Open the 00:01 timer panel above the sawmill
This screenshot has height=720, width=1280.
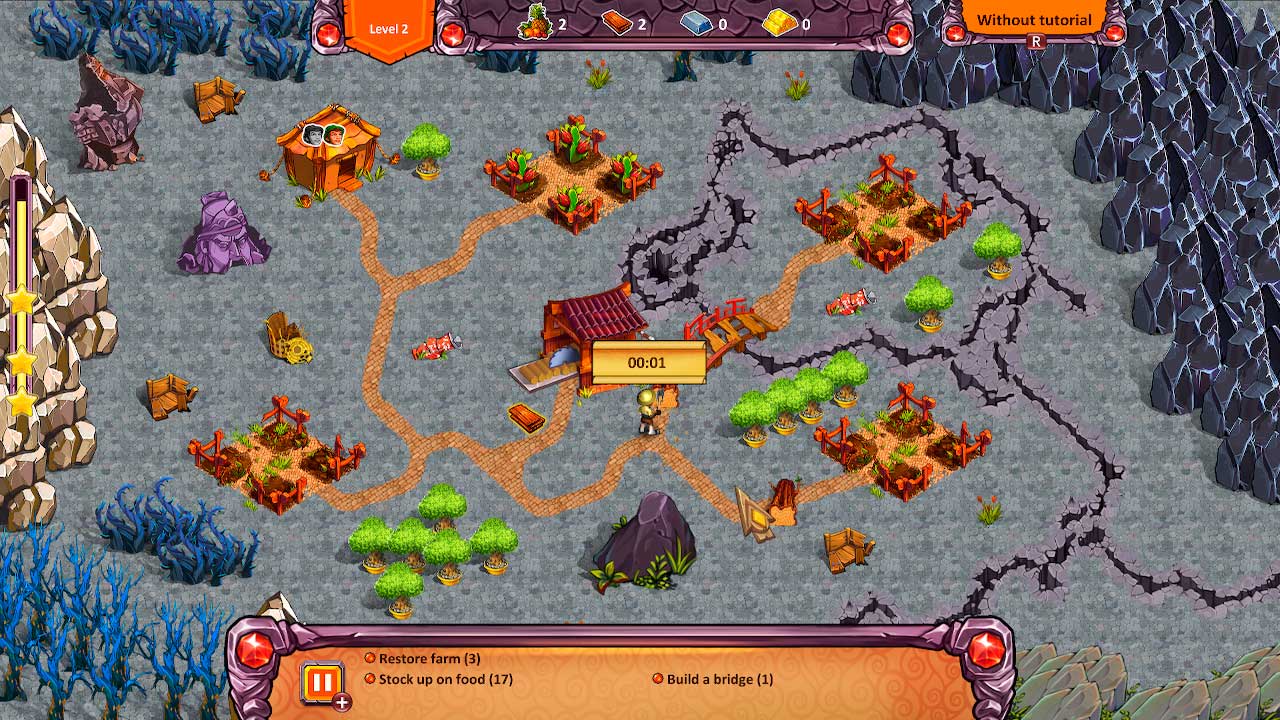click(x=650, y=362)
